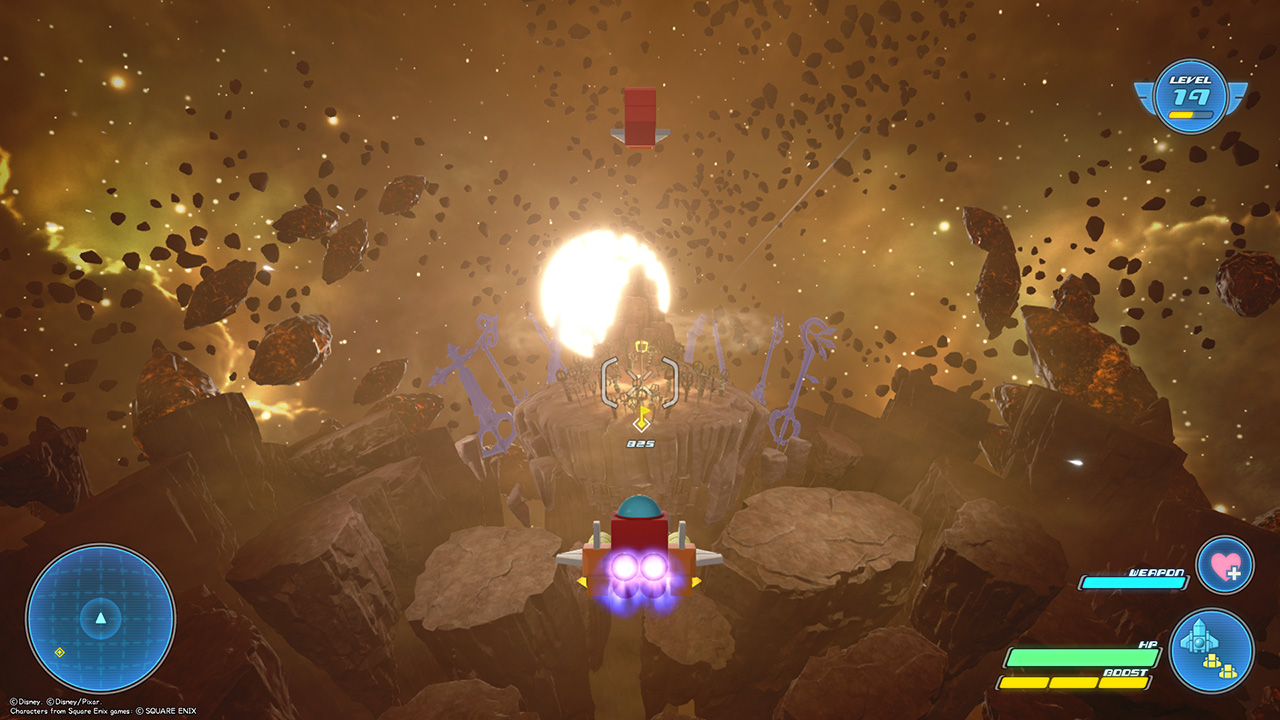Click the circular radar minimap
Screen dimensions: 1280x720
[100, 619]
